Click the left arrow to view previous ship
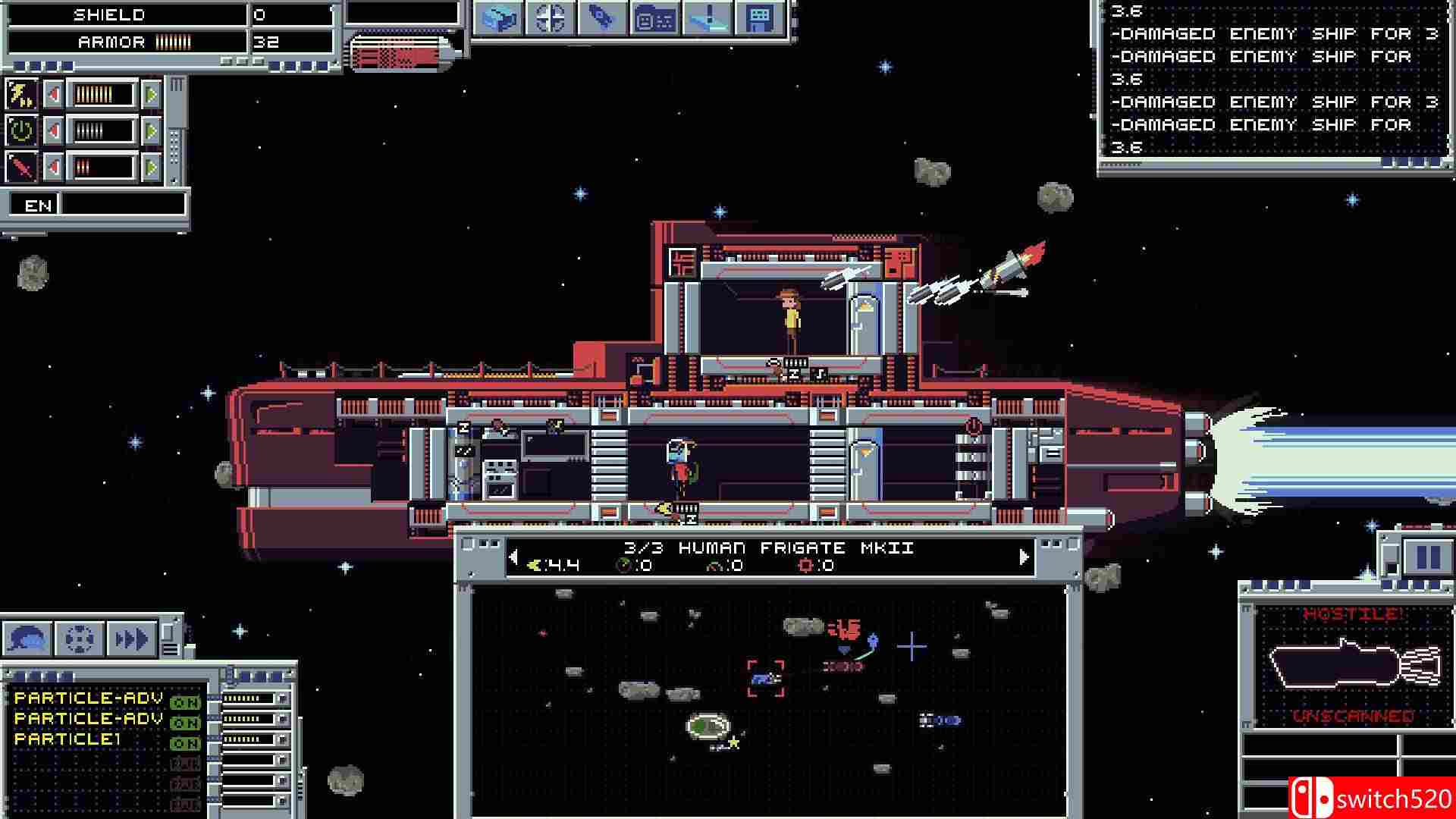The width and height of the screenshot is (1456, 819). pos(514,556)
